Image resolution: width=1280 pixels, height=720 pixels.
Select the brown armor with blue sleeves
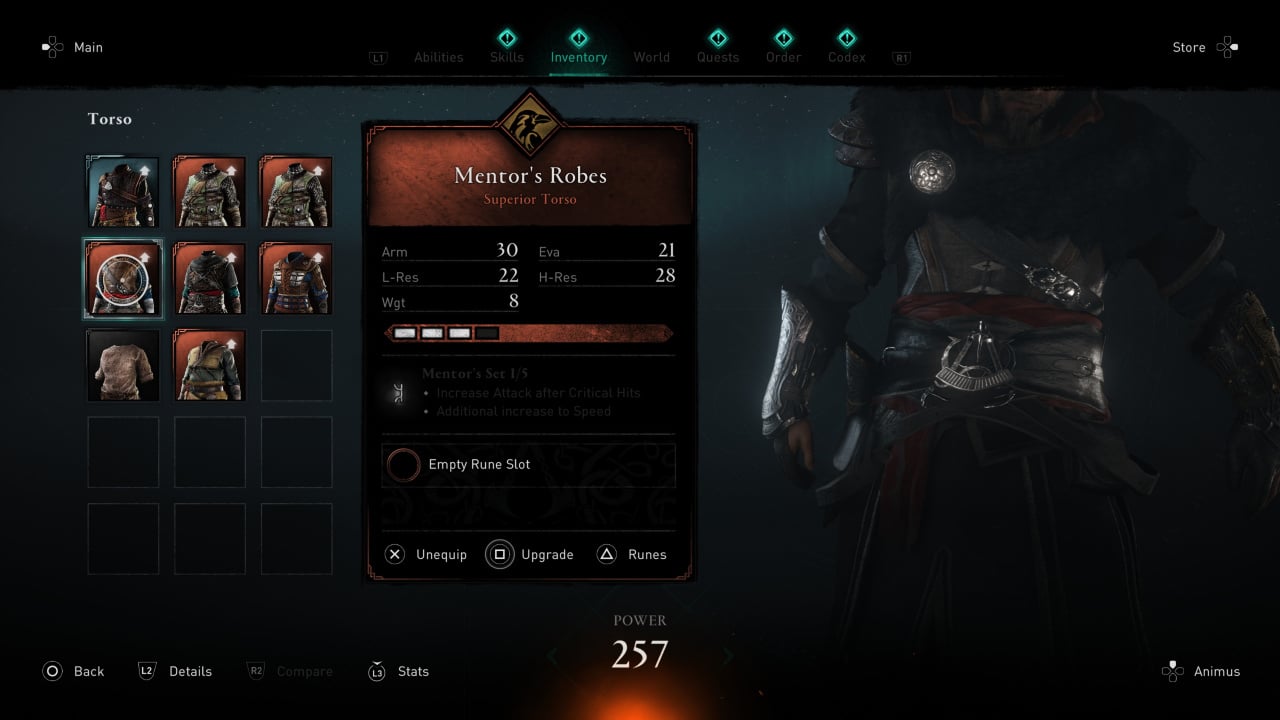(296, 279)
